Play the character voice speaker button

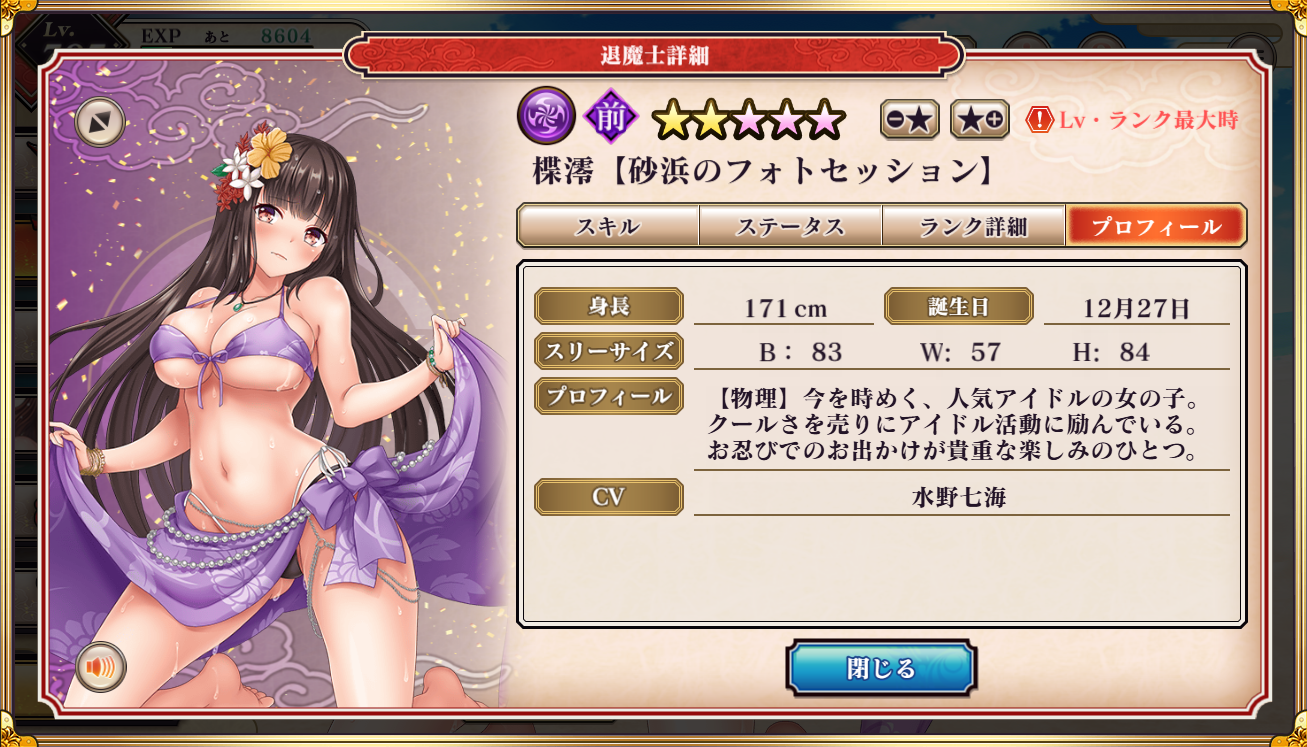click(x=101, y=667)
